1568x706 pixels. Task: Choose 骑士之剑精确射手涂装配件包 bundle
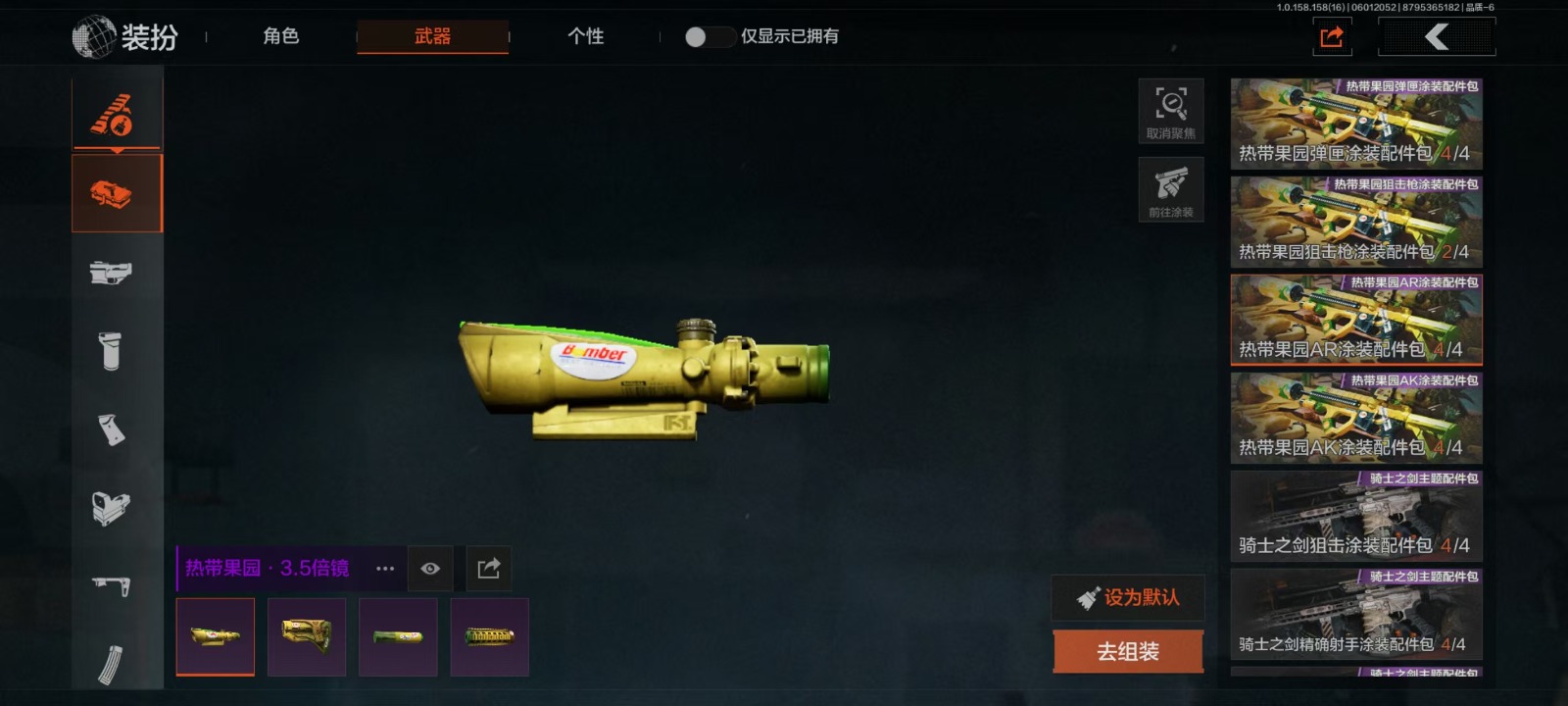(x=1356, y=615)
